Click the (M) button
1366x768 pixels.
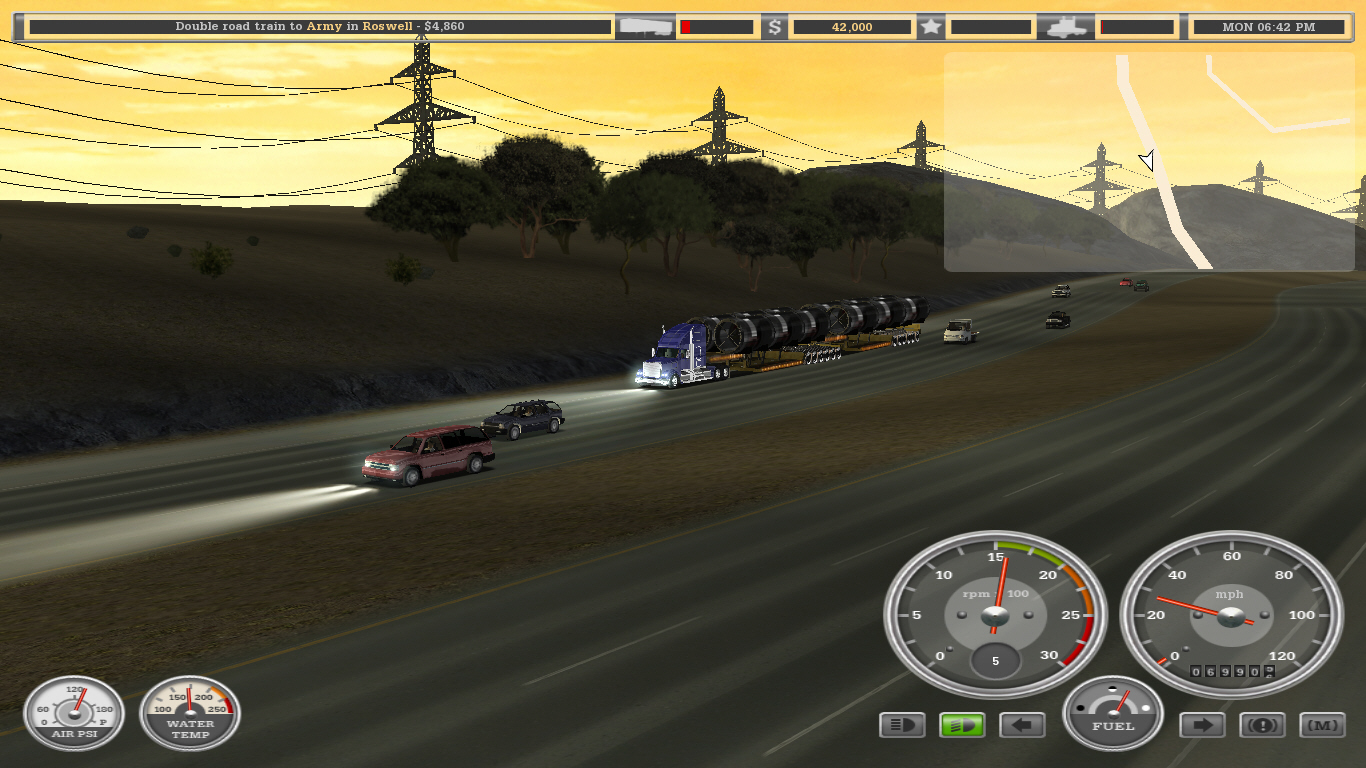pyautogui.click(x=1322, y=725)
